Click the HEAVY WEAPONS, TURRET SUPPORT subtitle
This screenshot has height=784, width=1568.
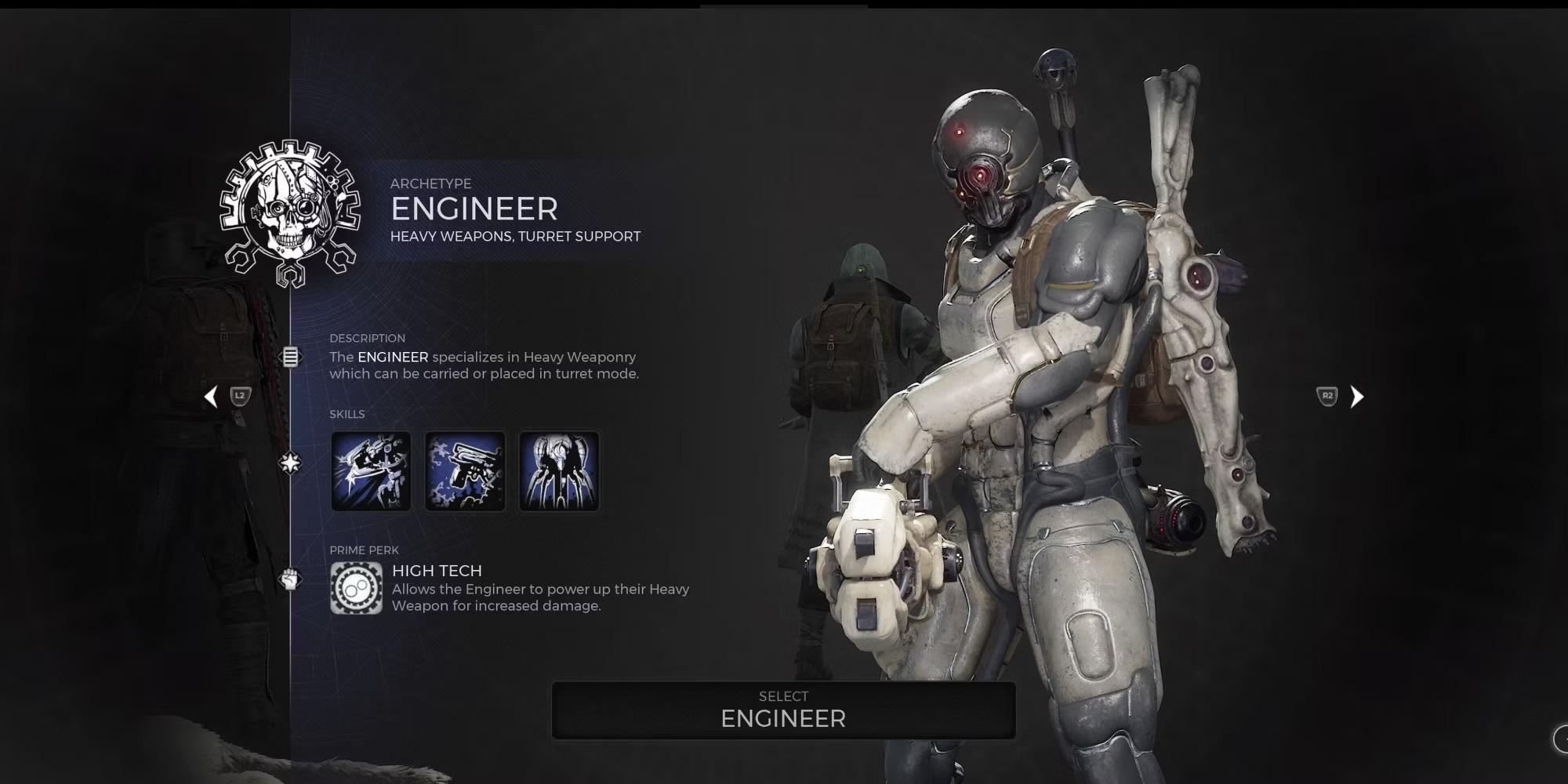pos(515,236)
